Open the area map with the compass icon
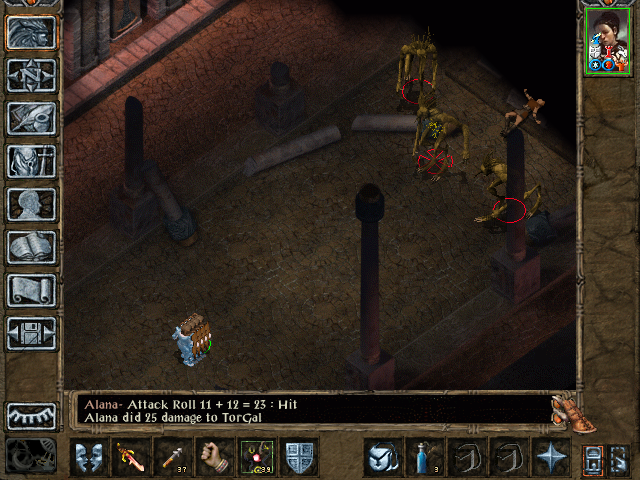This screenshot has height=480, width=640. pos(31,75)
